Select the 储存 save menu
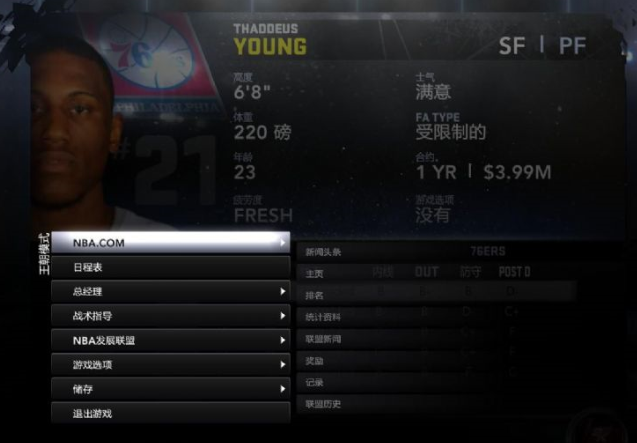Viewport: 637px width, 443px height. pos(170,389)
